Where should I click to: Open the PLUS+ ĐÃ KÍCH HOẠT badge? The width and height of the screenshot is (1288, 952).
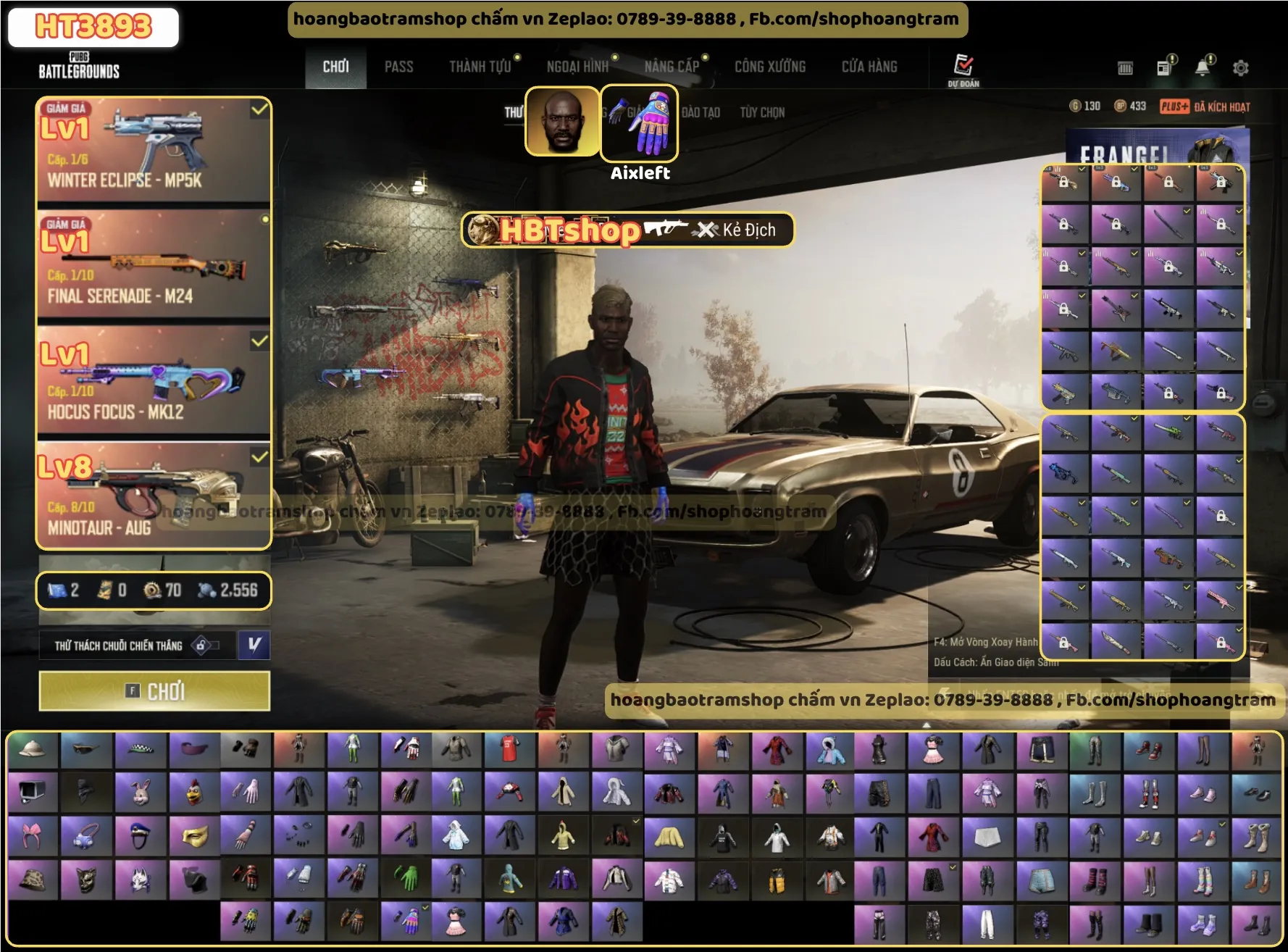click(x=1205, y=107)
